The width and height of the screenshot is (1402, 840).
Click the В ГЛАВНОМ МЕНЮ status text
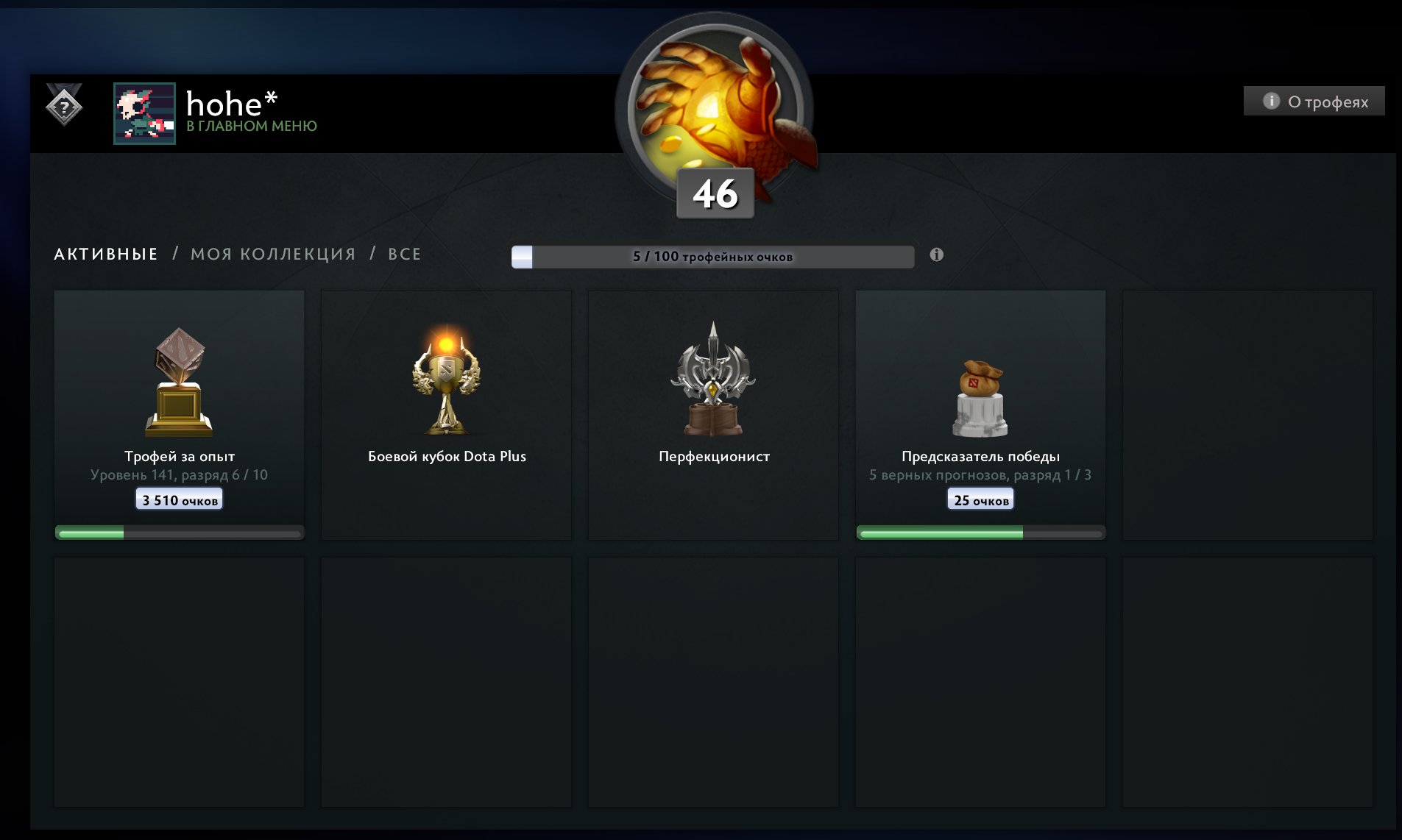(x=252, y=126)
